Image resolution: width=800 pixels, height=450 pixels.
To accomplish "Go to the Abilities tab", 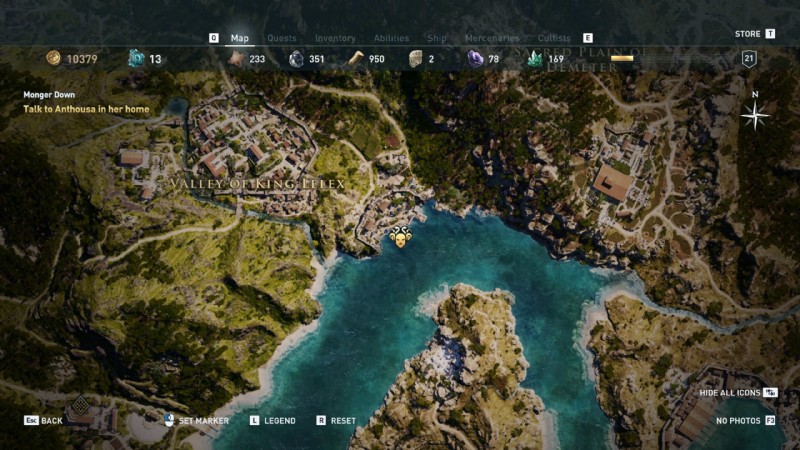I will tap(391, 38).
